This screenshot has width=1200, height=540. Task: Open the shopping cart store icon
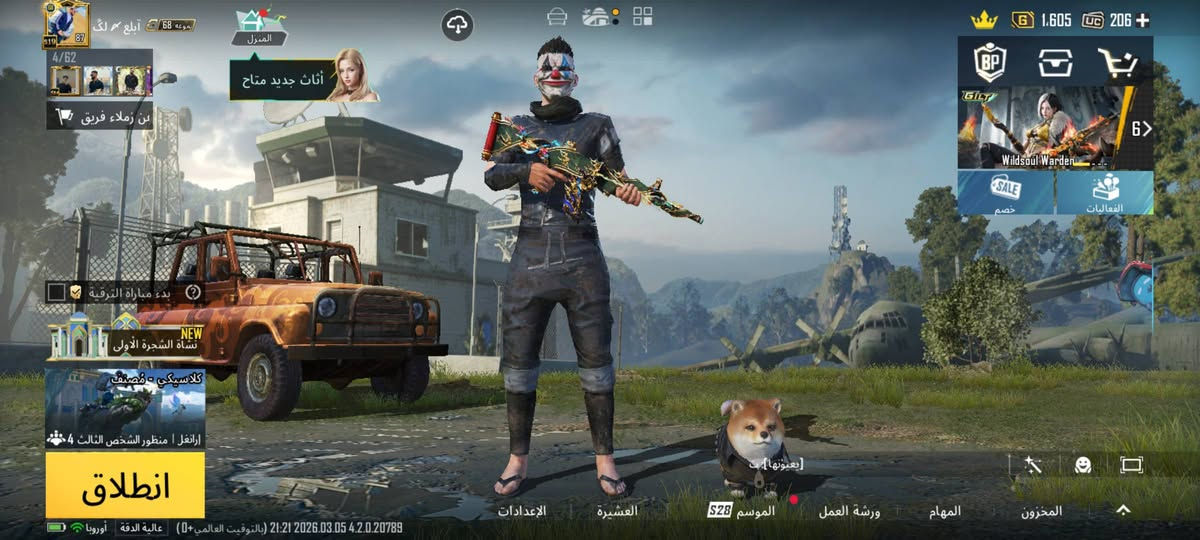1117,63
